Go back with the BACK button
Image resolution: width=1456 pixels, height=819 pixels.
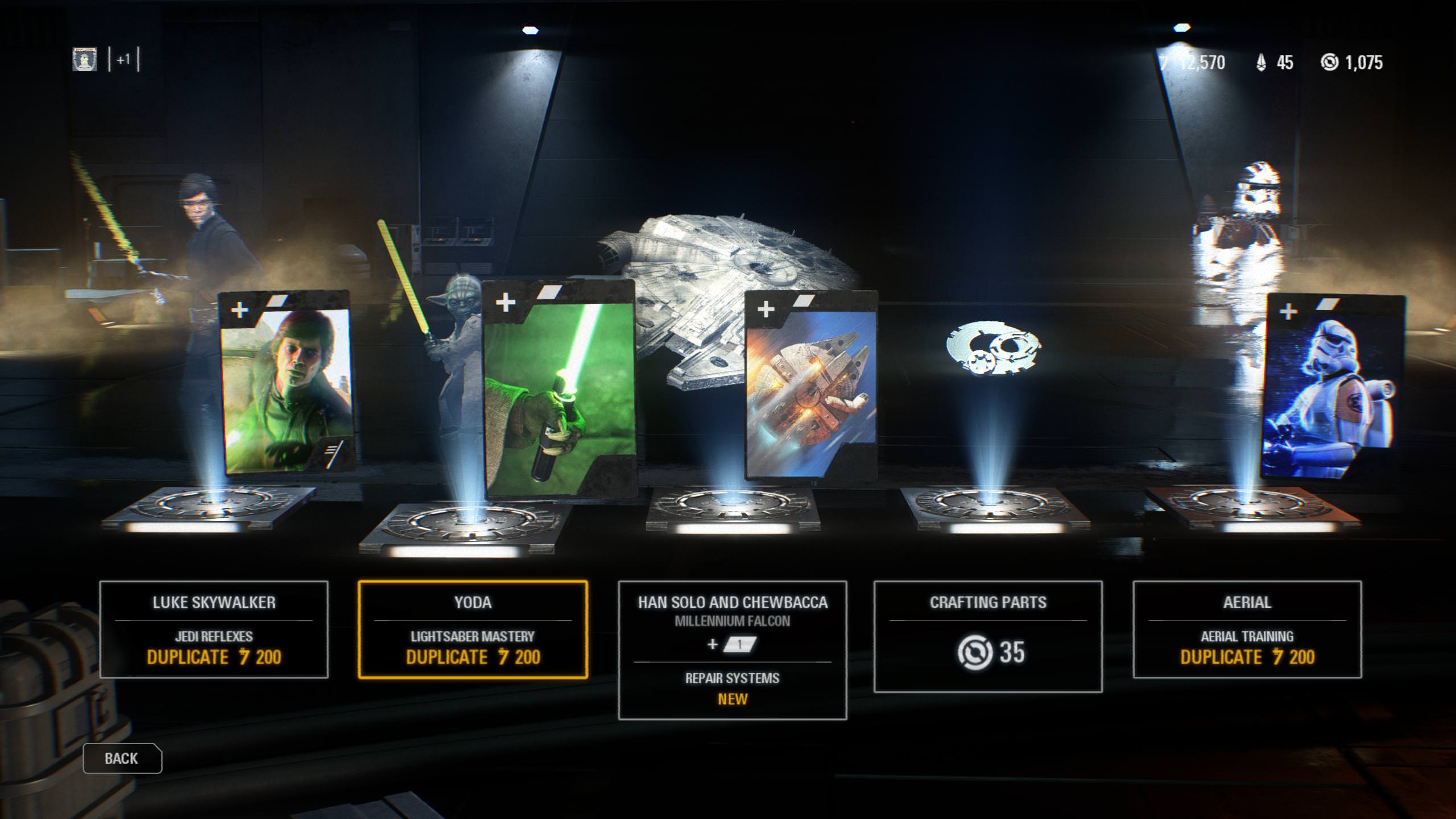point(122,758)
